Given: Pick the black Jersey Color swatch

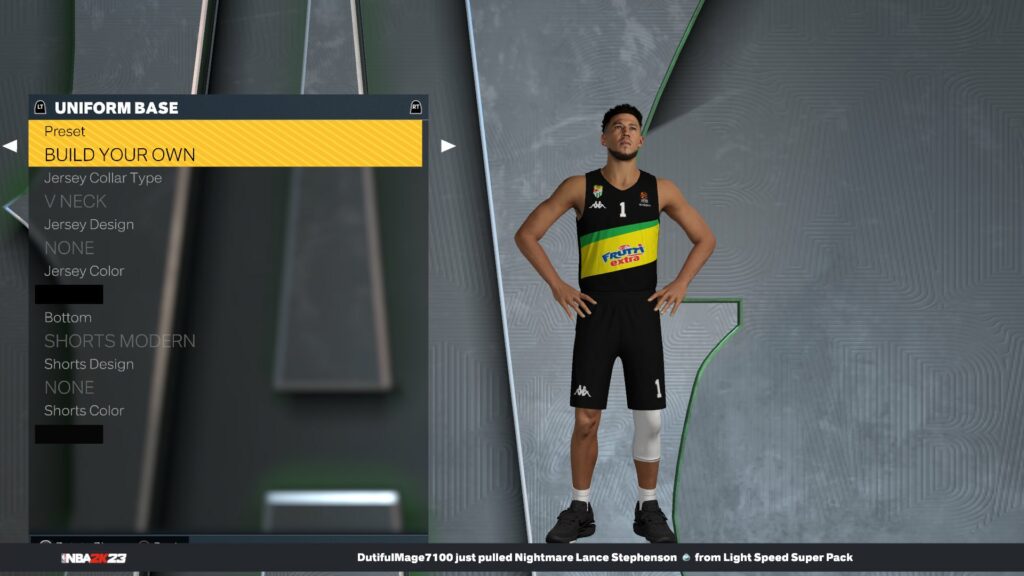Looking at the screenshot, I should (69, 294).
